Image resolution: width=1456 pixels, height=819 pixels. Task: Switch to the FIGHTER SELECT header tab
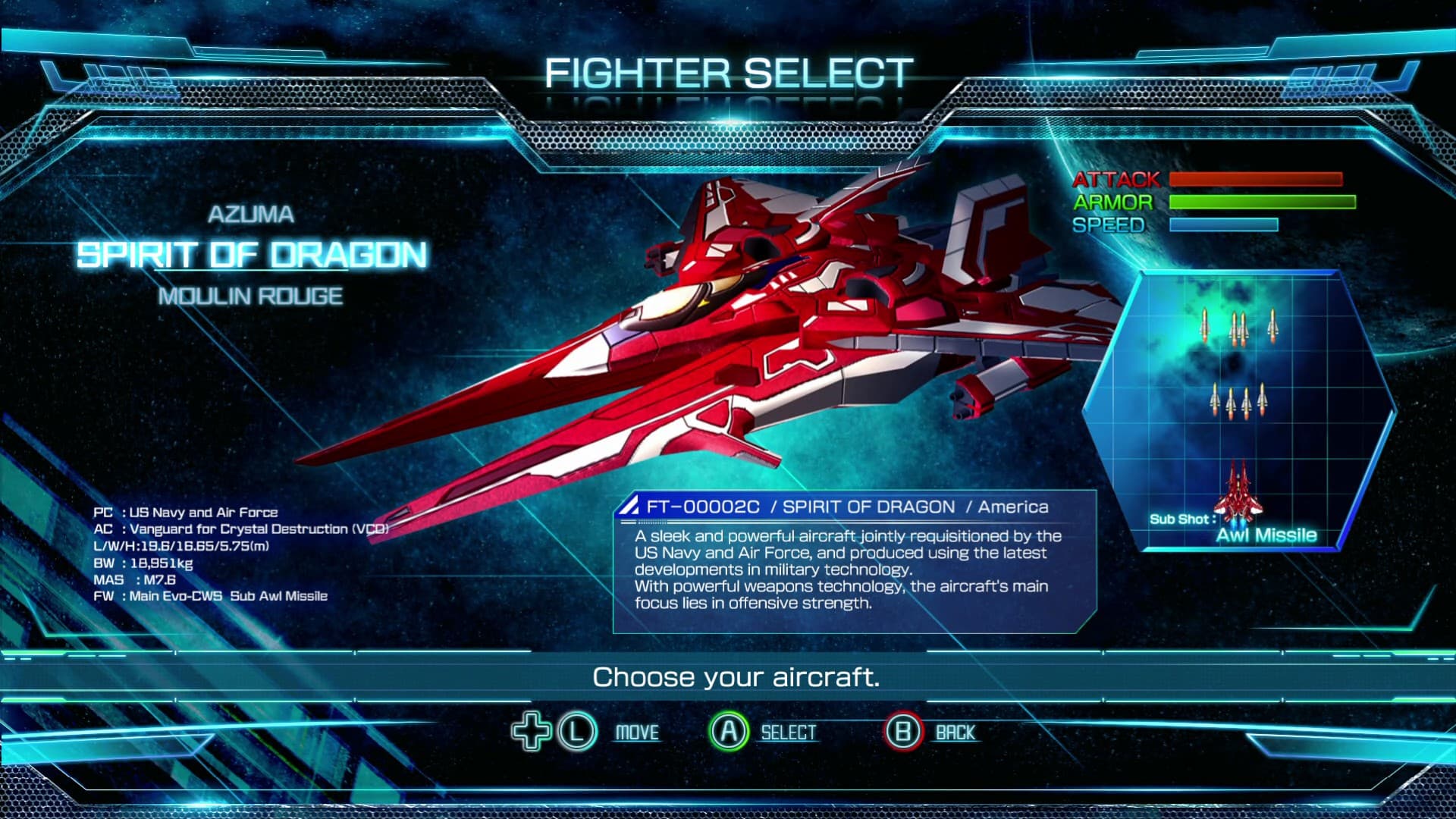(726, 74)
